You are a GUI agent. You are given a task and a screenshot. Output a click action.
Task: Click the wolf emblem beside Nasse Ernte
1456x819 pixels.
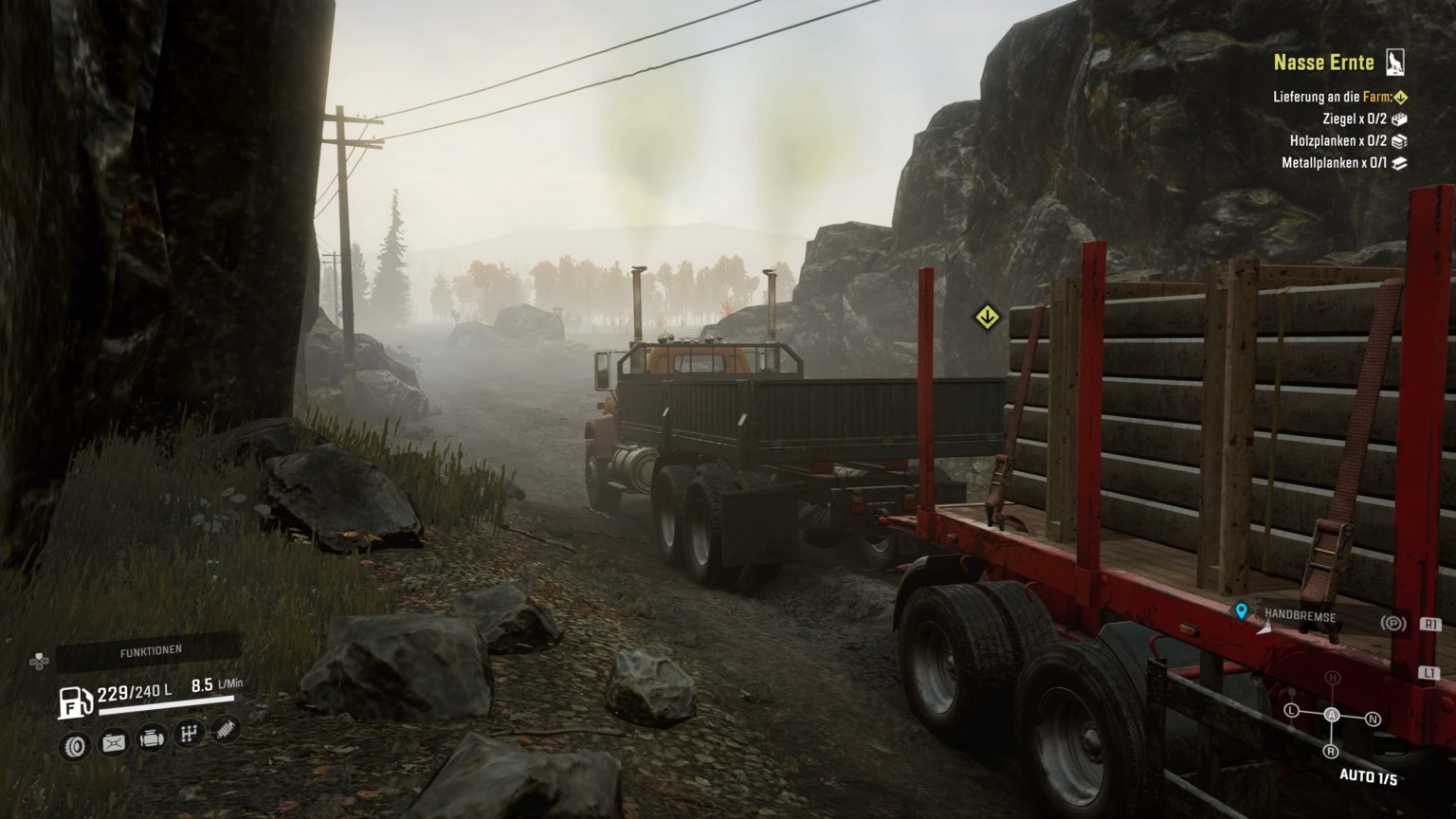1395,63
